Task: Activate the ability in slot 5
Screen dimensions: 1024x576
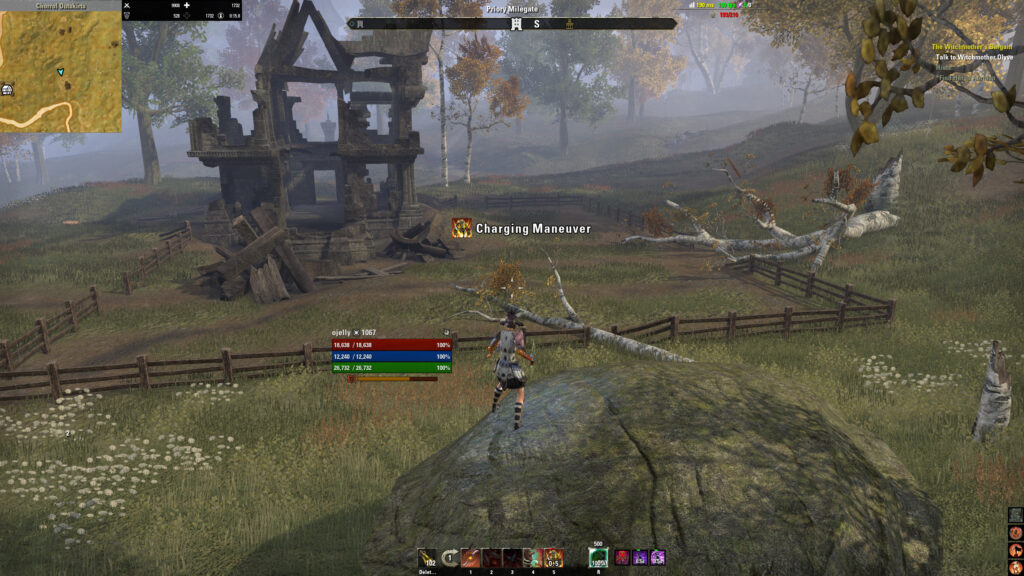Action: tap(554, 558)
